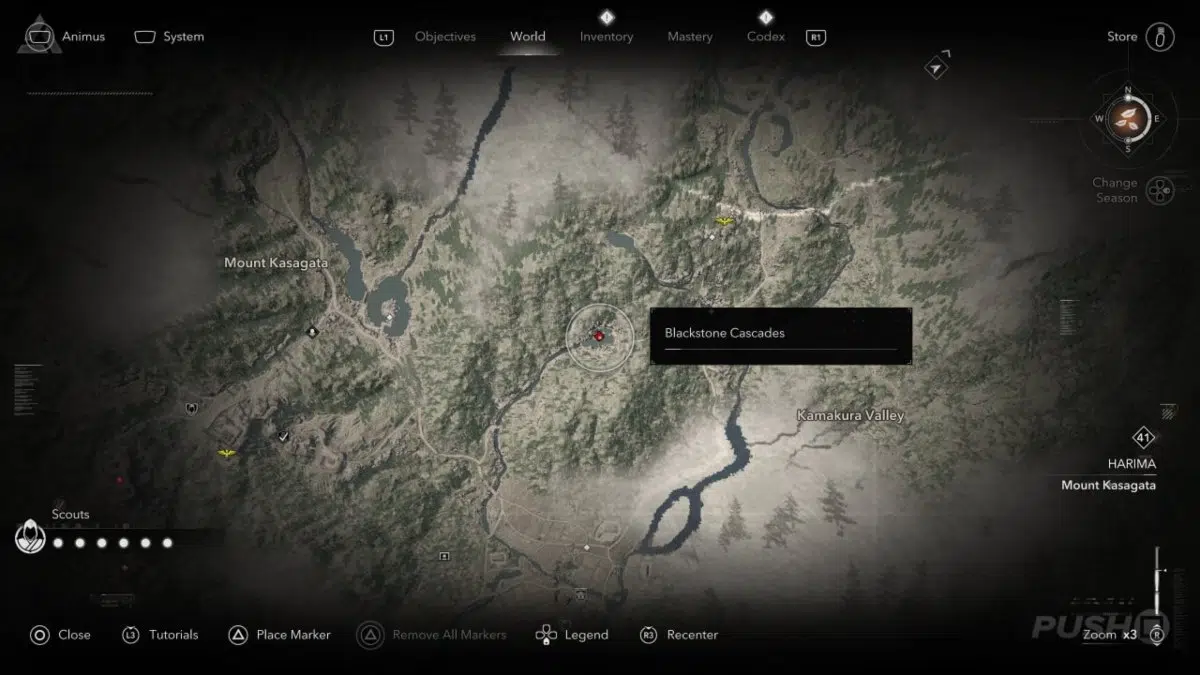Select the checkmark marker on the map
The height and width of the screenshot is (675, 1200).
pyautogui.click(x=284, y=436)
